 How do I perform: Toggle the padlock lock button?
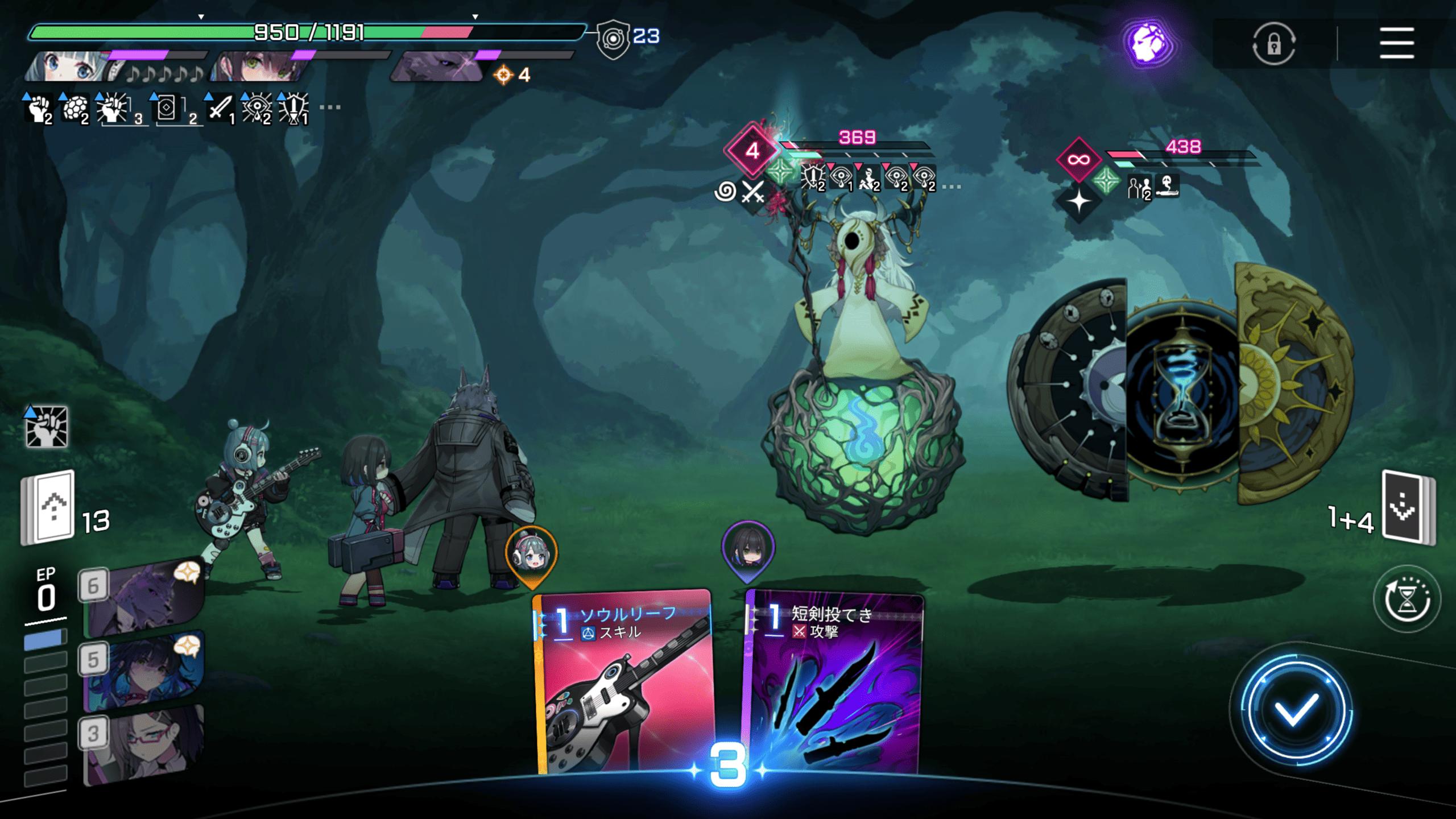(x=1273, y=43)
